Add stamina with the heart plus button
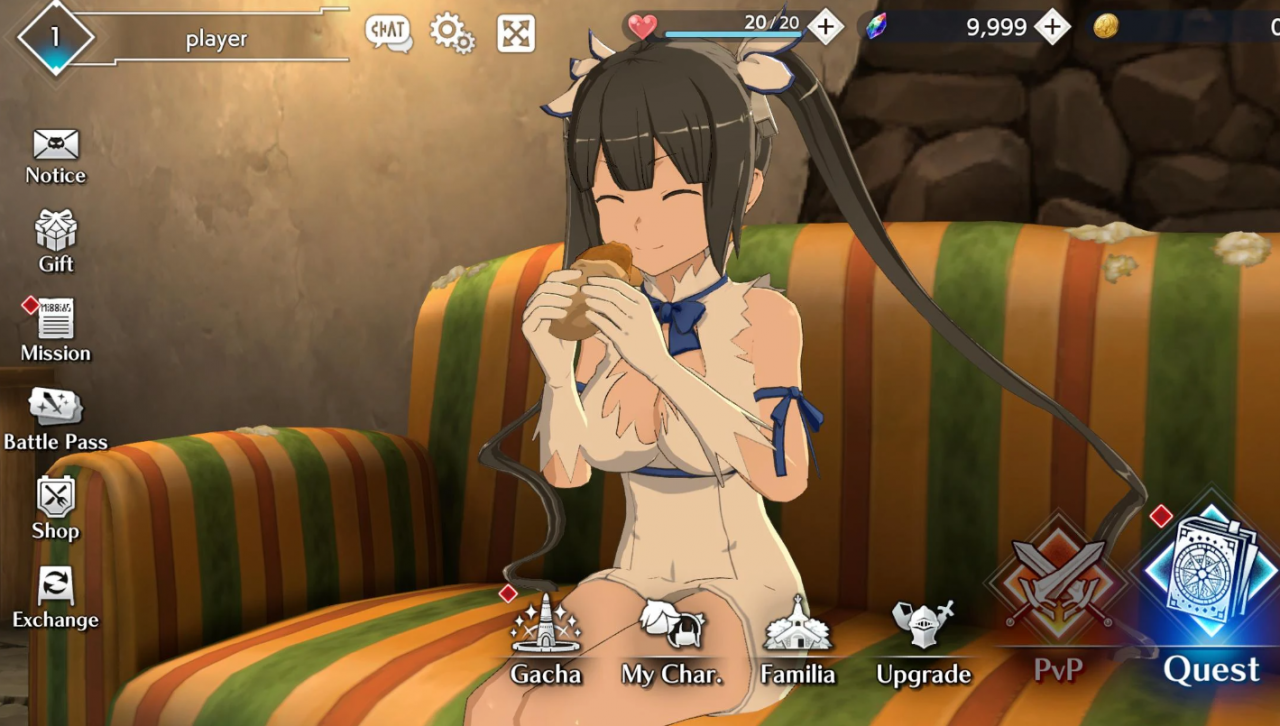1280x726 pixels. [825, 26]
